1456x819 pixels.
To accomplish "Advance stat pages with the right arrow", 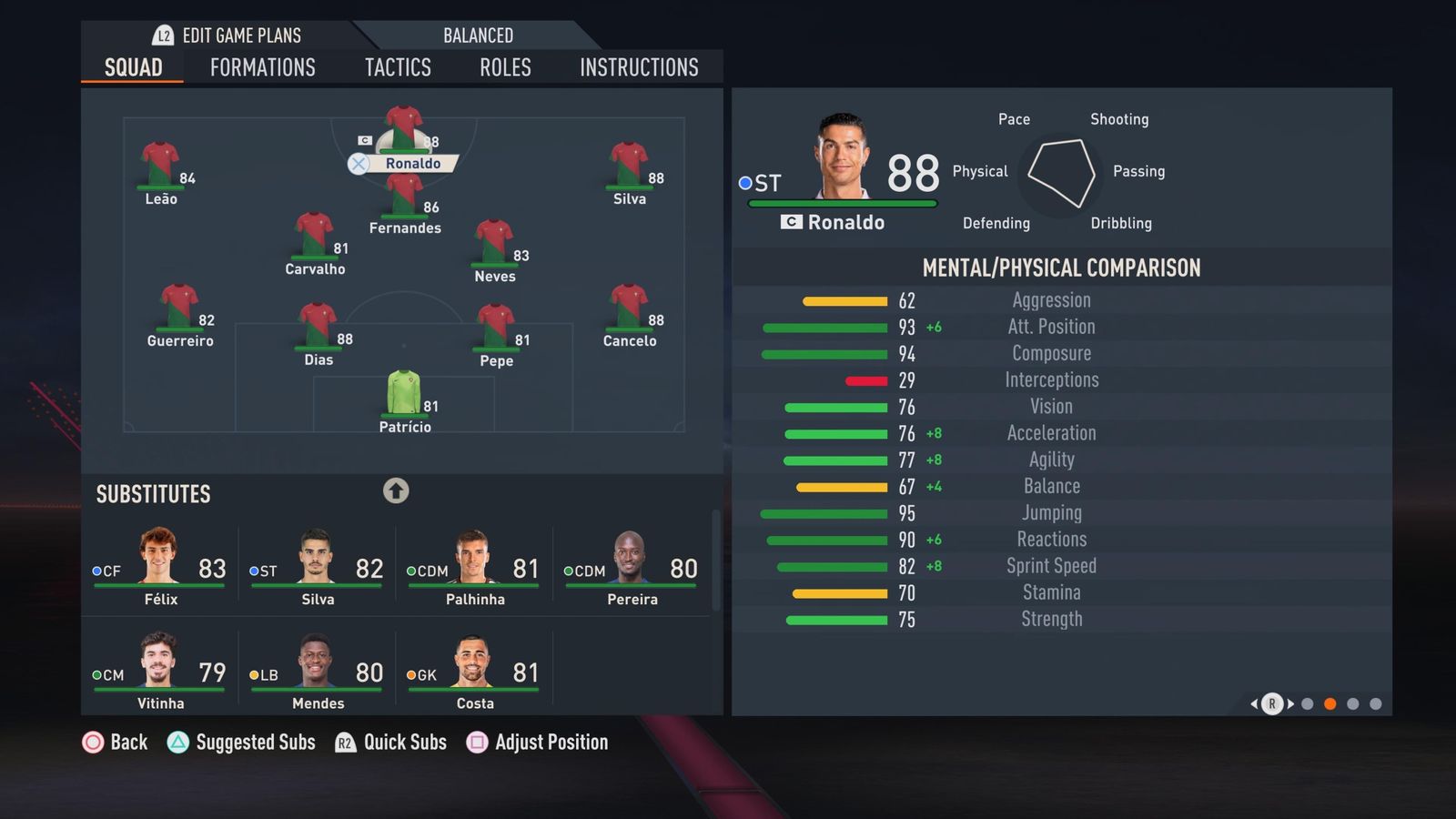I will tap(1291, 703).
